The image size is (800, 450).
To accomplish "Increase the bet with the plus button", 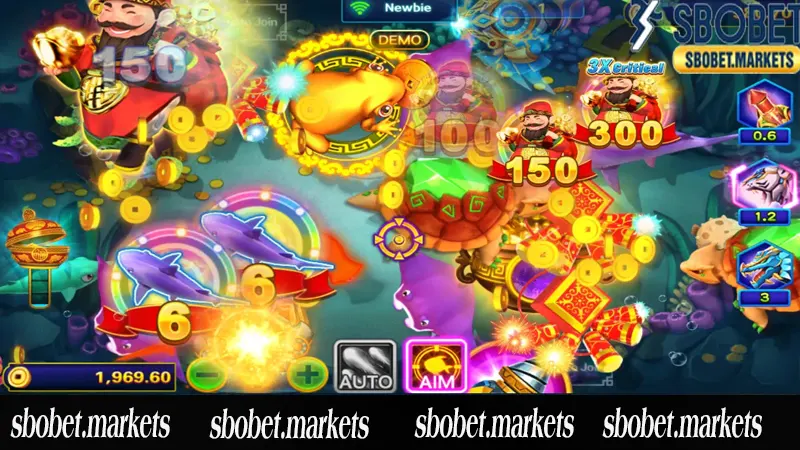I will coord(306,375).
